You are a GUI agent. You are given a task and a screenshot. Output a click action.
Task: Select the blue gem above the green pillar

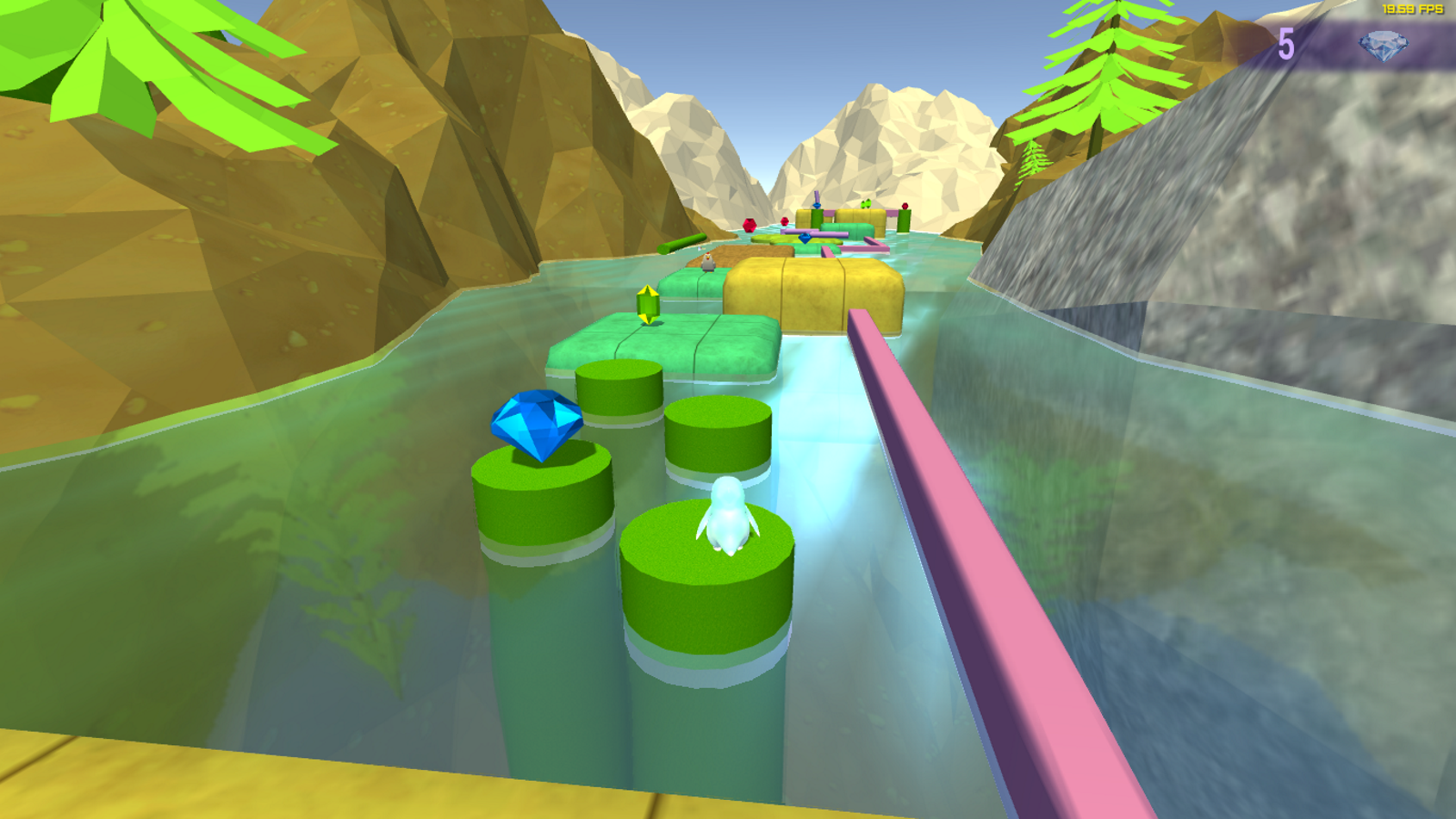click(816, 204)
